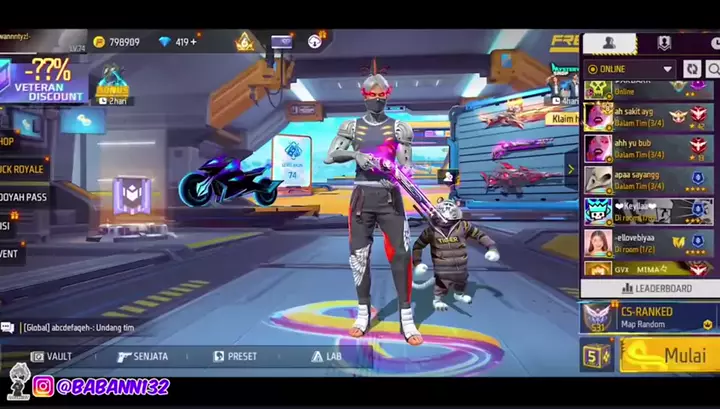The width and height of the screenshot is (720, 409).
Task: Open the Luck Royale menu
Action: point(24,169)
